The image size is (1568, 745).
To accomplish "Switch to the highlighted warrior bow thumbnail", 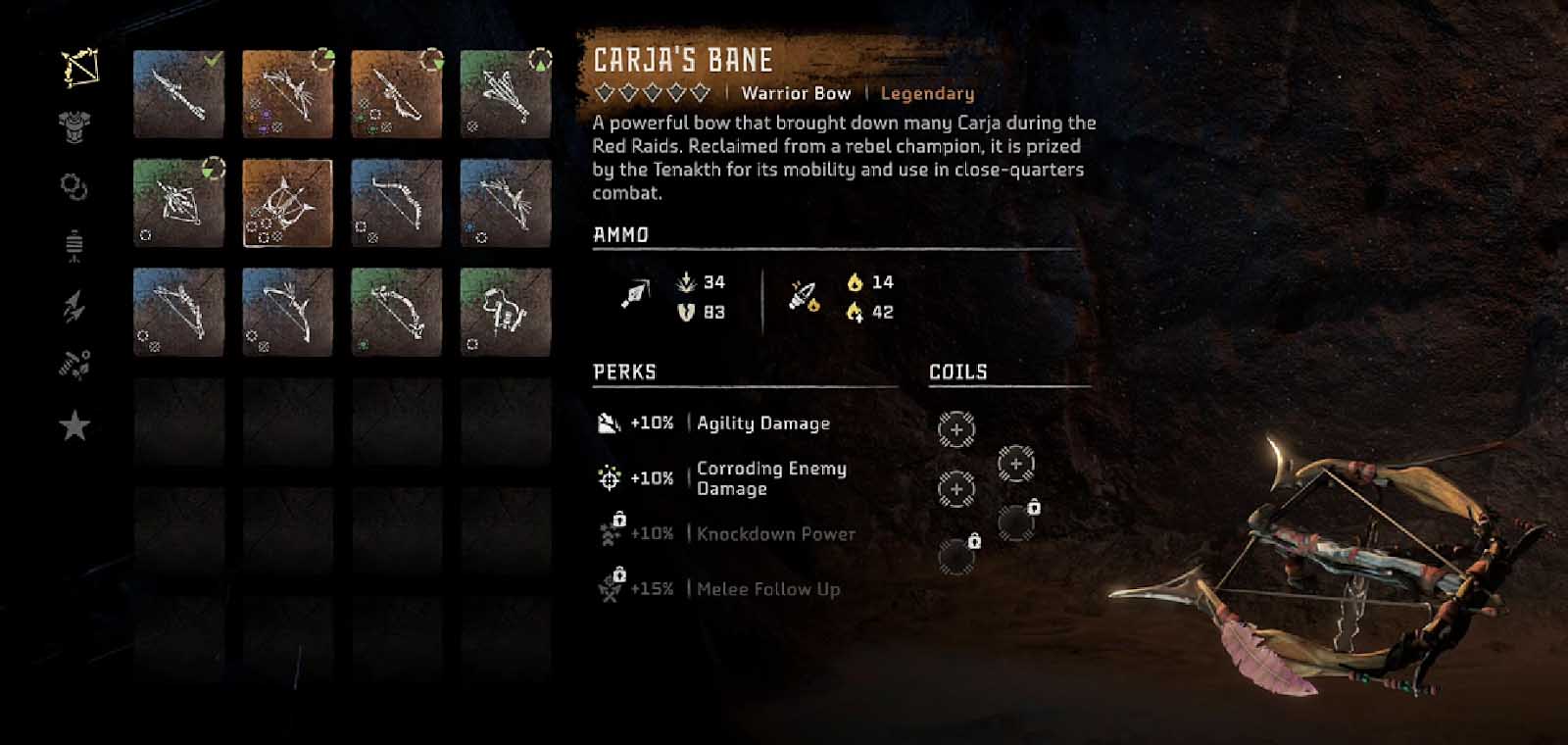I will pos(289,201).
